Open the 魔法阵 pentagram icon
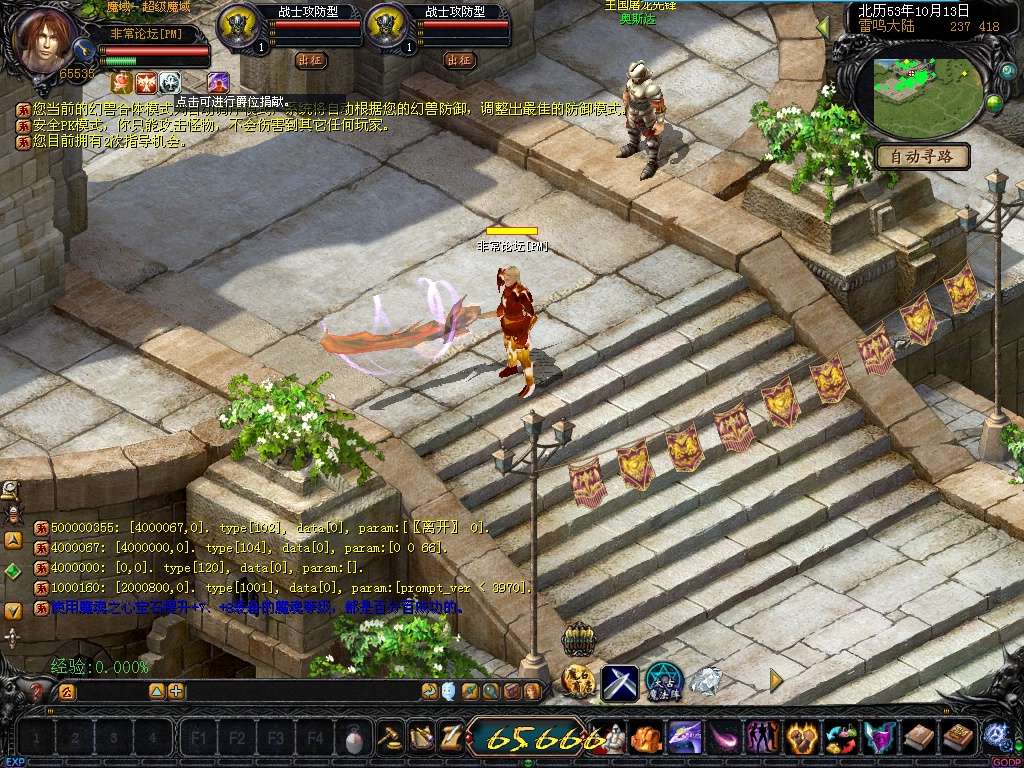The width and height of the screenshot is (1024, 768). (663, 682)
